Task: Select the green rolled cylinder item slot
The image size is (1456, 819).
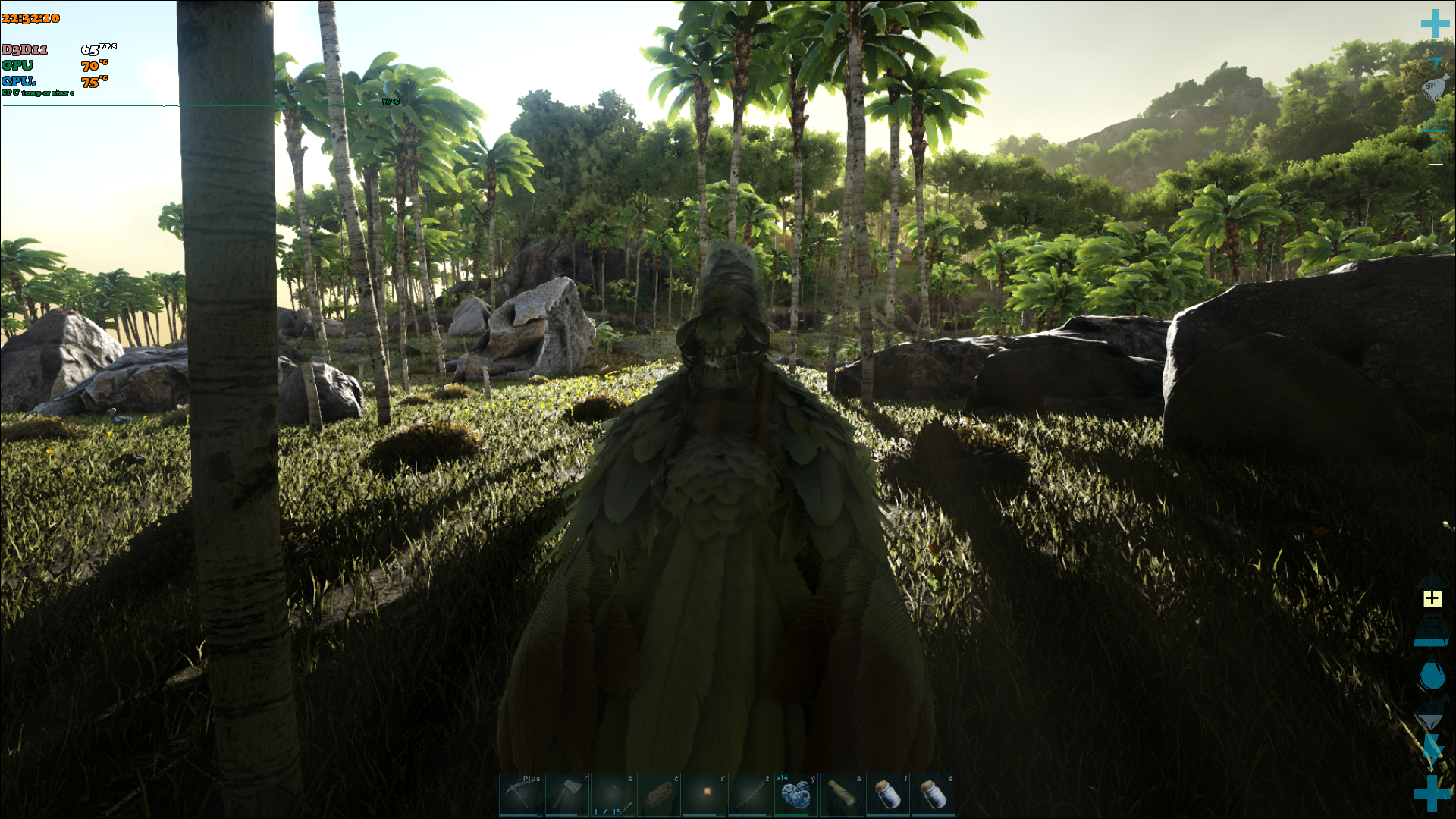Action: point(842,795)
